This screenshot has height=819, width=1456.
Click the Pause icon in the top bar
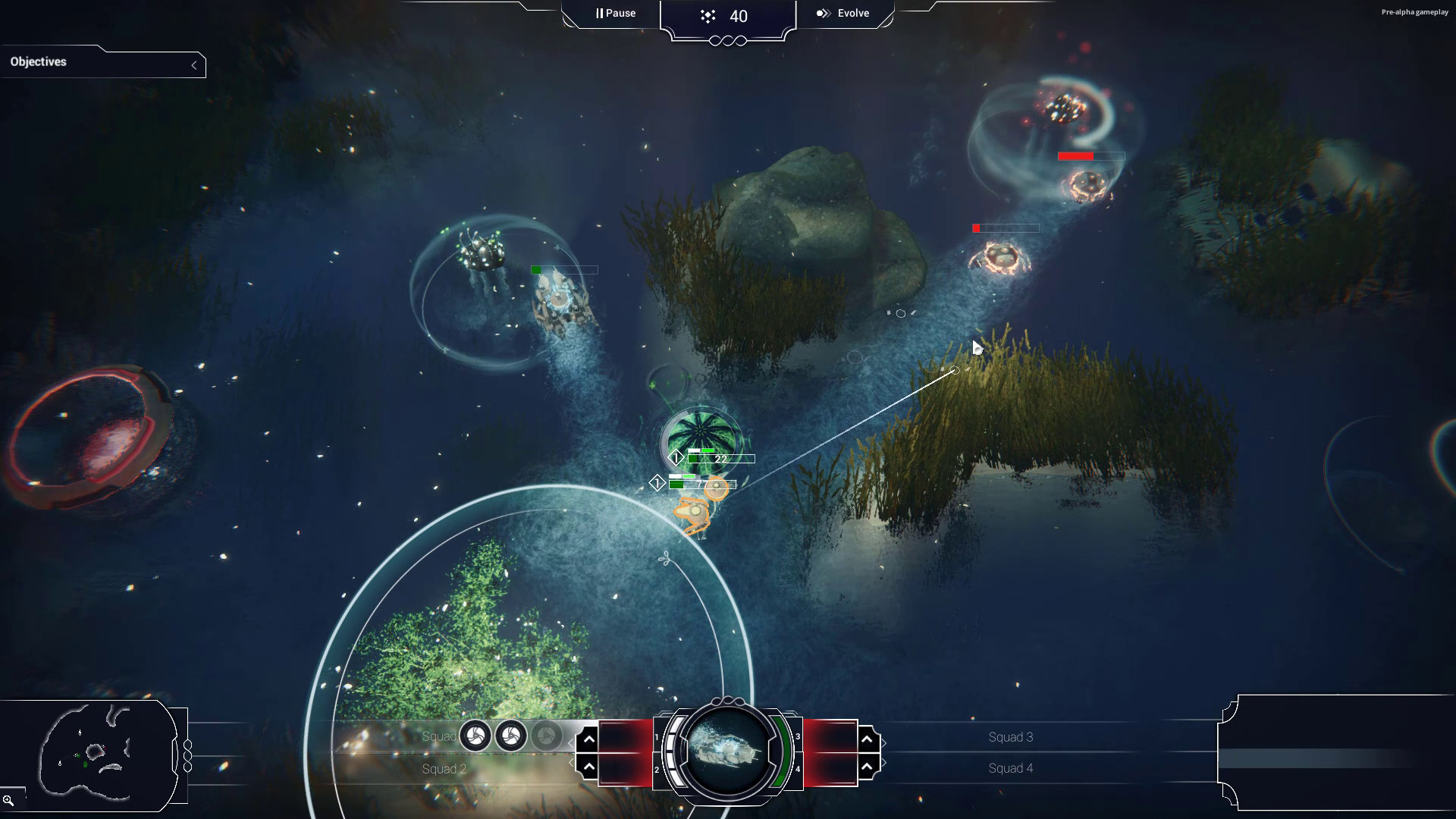point(600,12)
